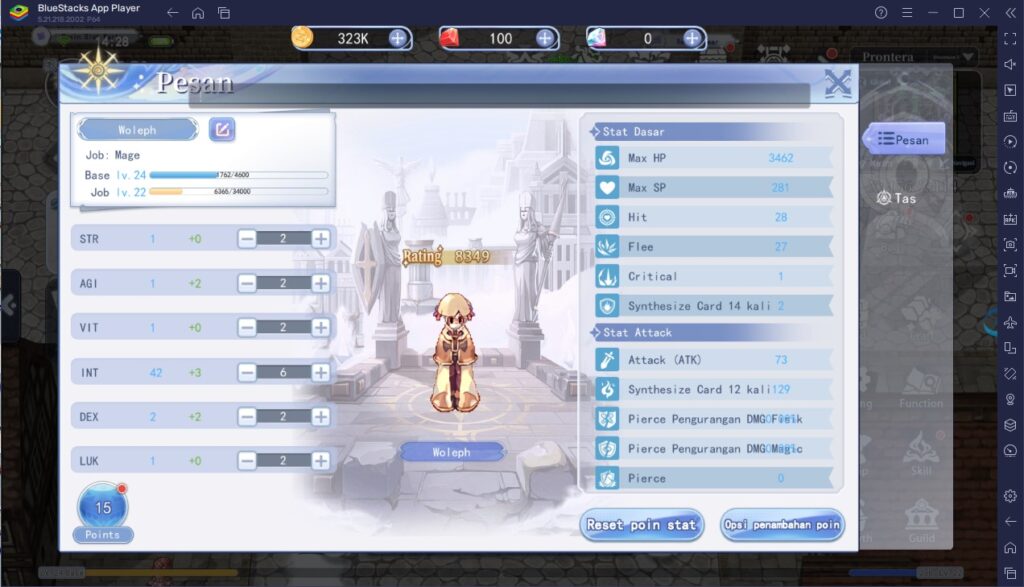Viewport: 1024px width, 587px height.
Task: Open Opsi penambahan poin
Action: pos(782,524)
